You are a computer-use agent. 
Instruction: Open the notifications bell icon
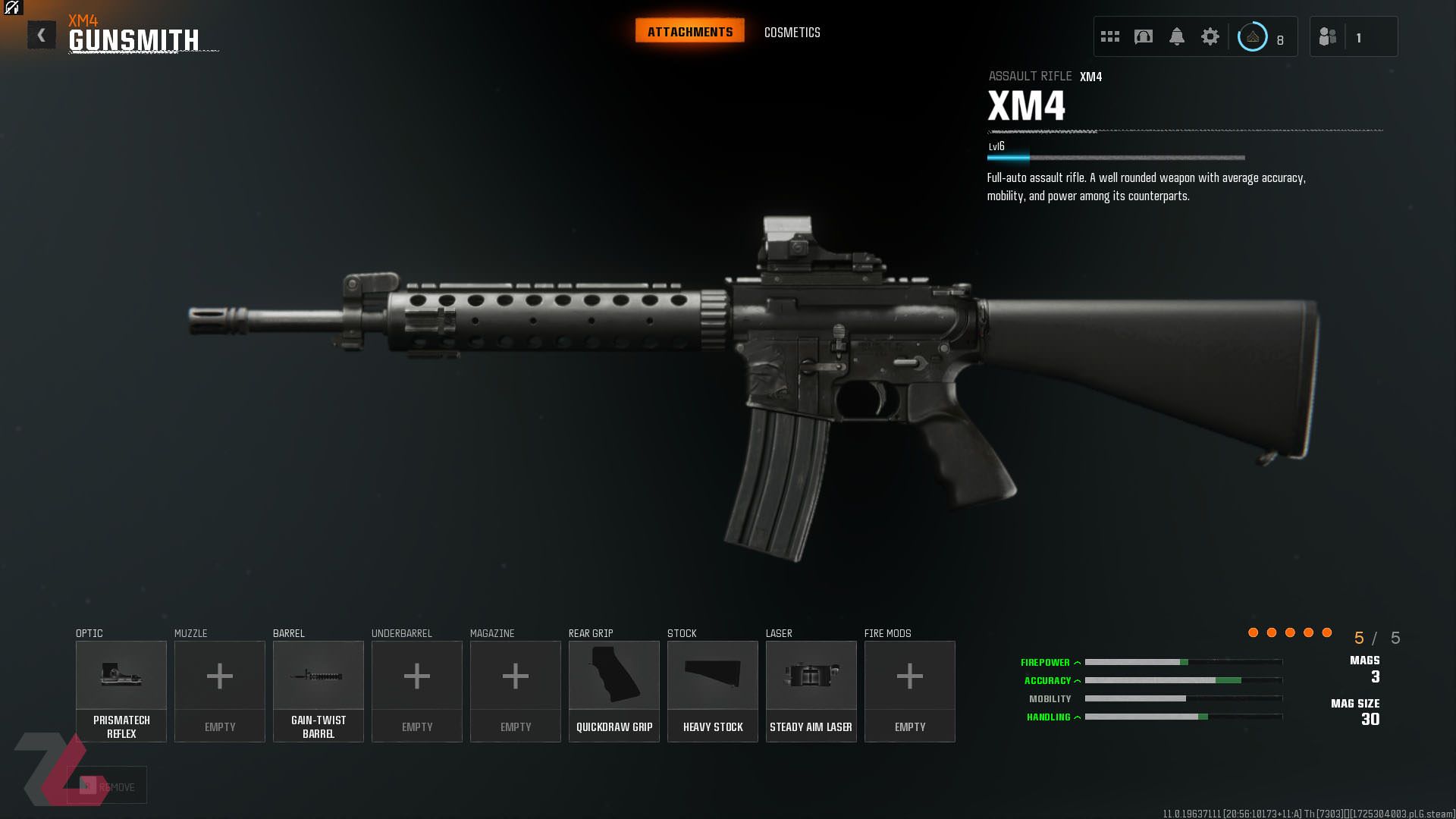(1178, 36)
